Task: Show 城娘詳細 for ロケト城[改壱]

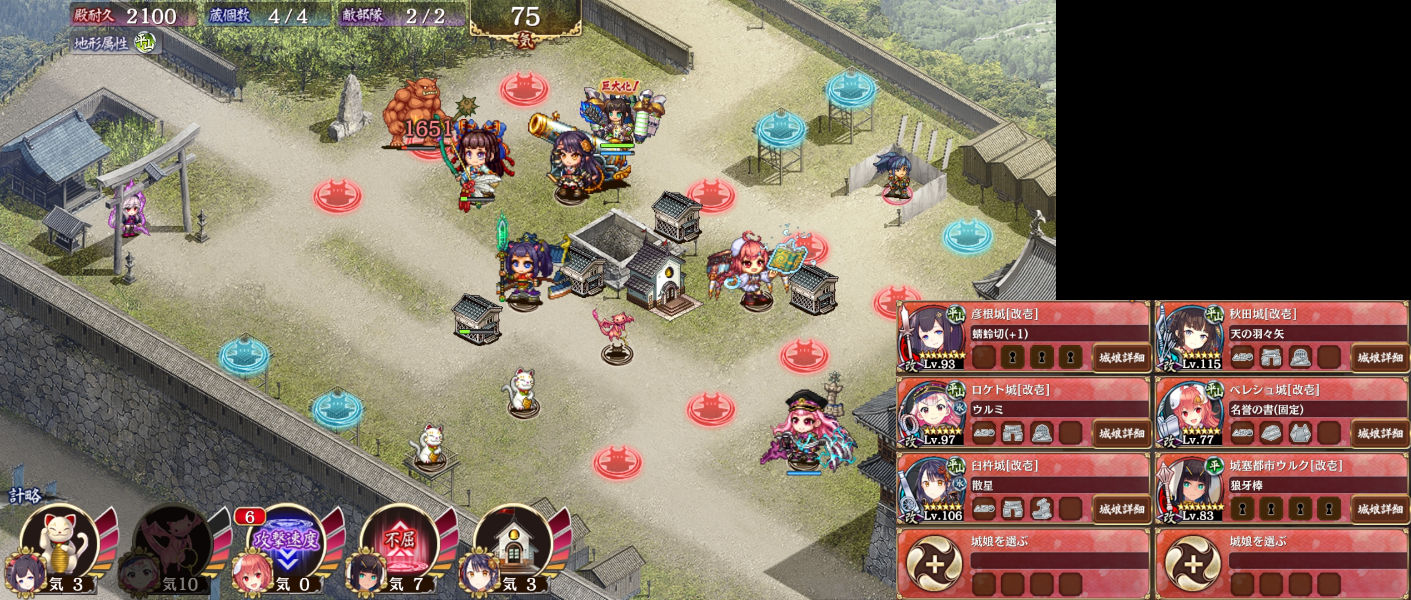Action: (x=1120, y=433)
